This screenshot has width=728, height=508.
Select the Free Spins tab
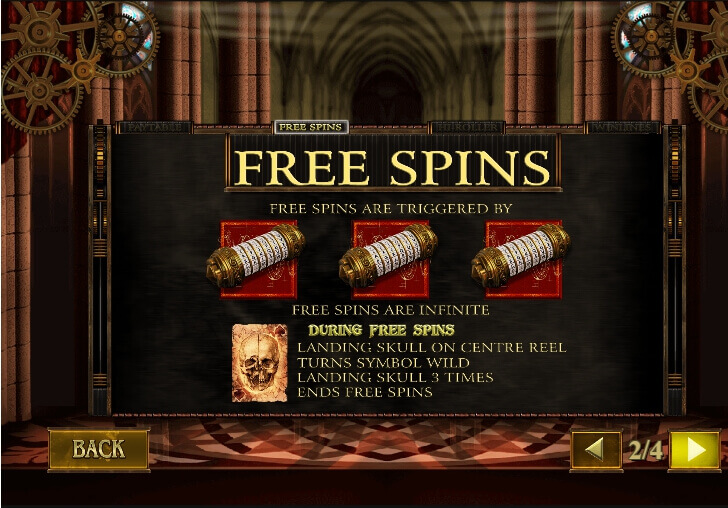(310, 128)
